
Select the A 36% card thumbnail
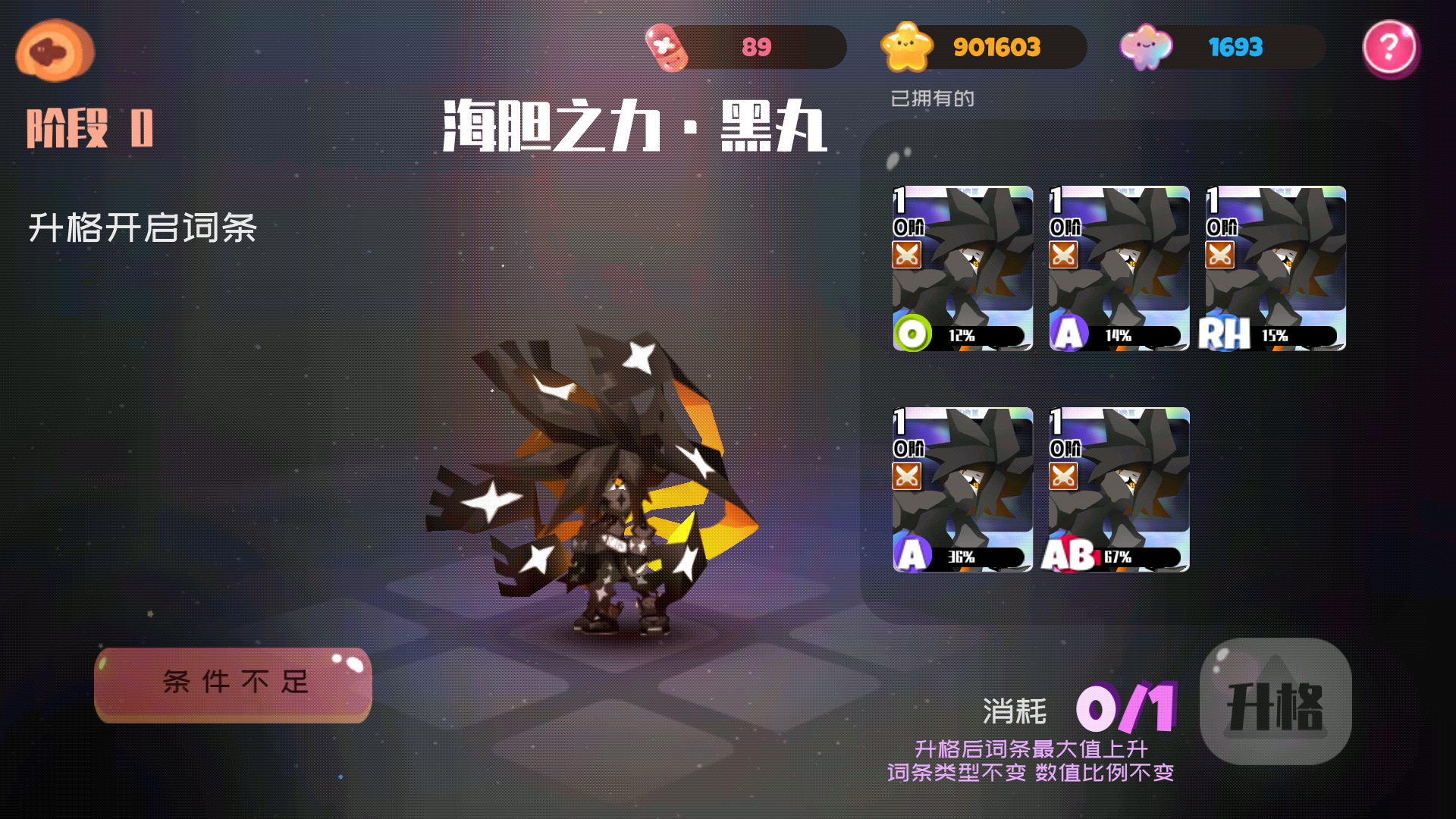(962, 489)
